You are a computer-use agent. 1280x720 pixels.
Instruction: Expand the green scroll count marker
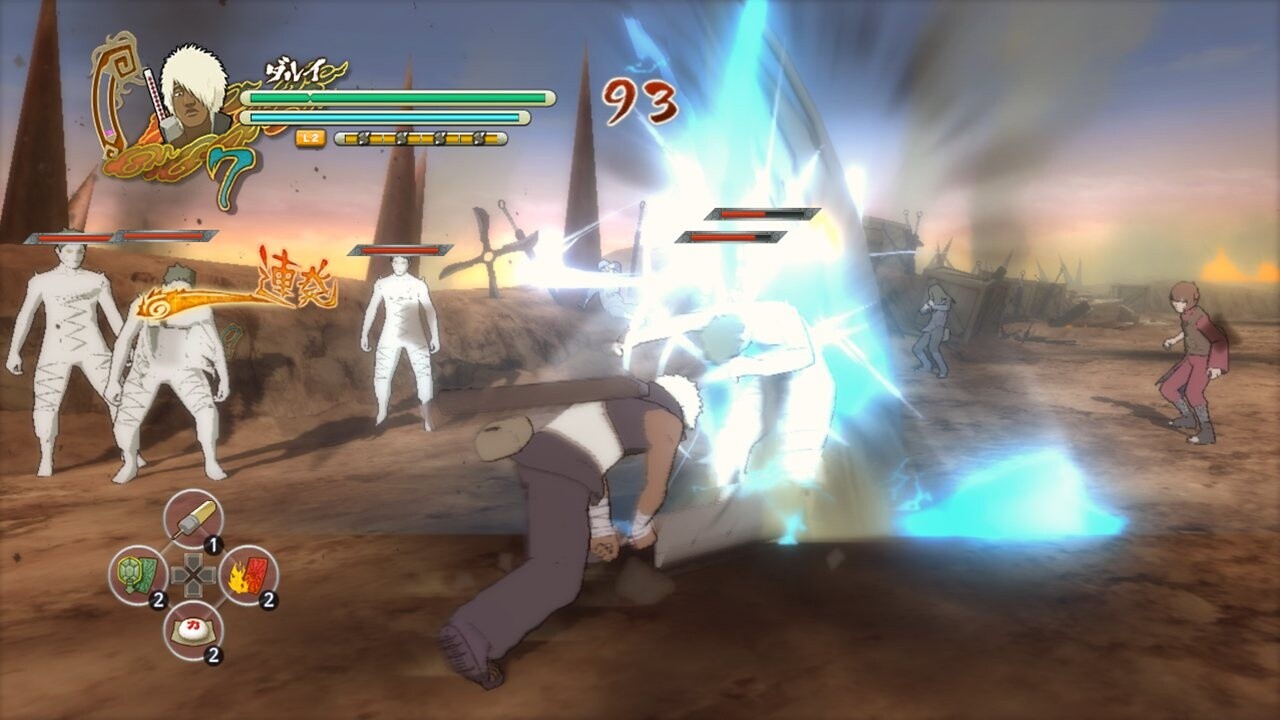pos(158,600)
